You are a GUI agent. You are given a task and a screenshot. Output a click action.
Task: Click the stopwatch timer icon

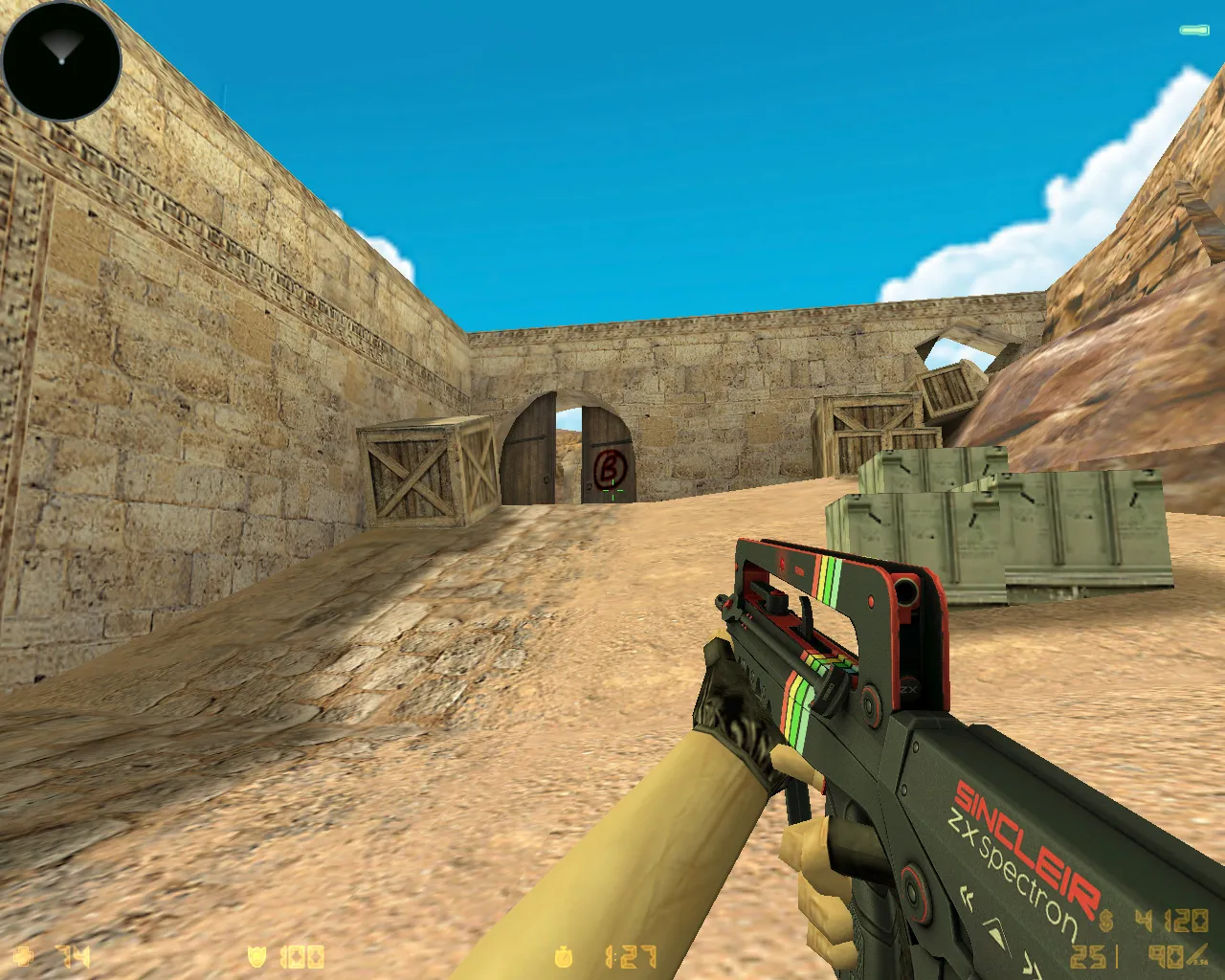click(563, 954)
